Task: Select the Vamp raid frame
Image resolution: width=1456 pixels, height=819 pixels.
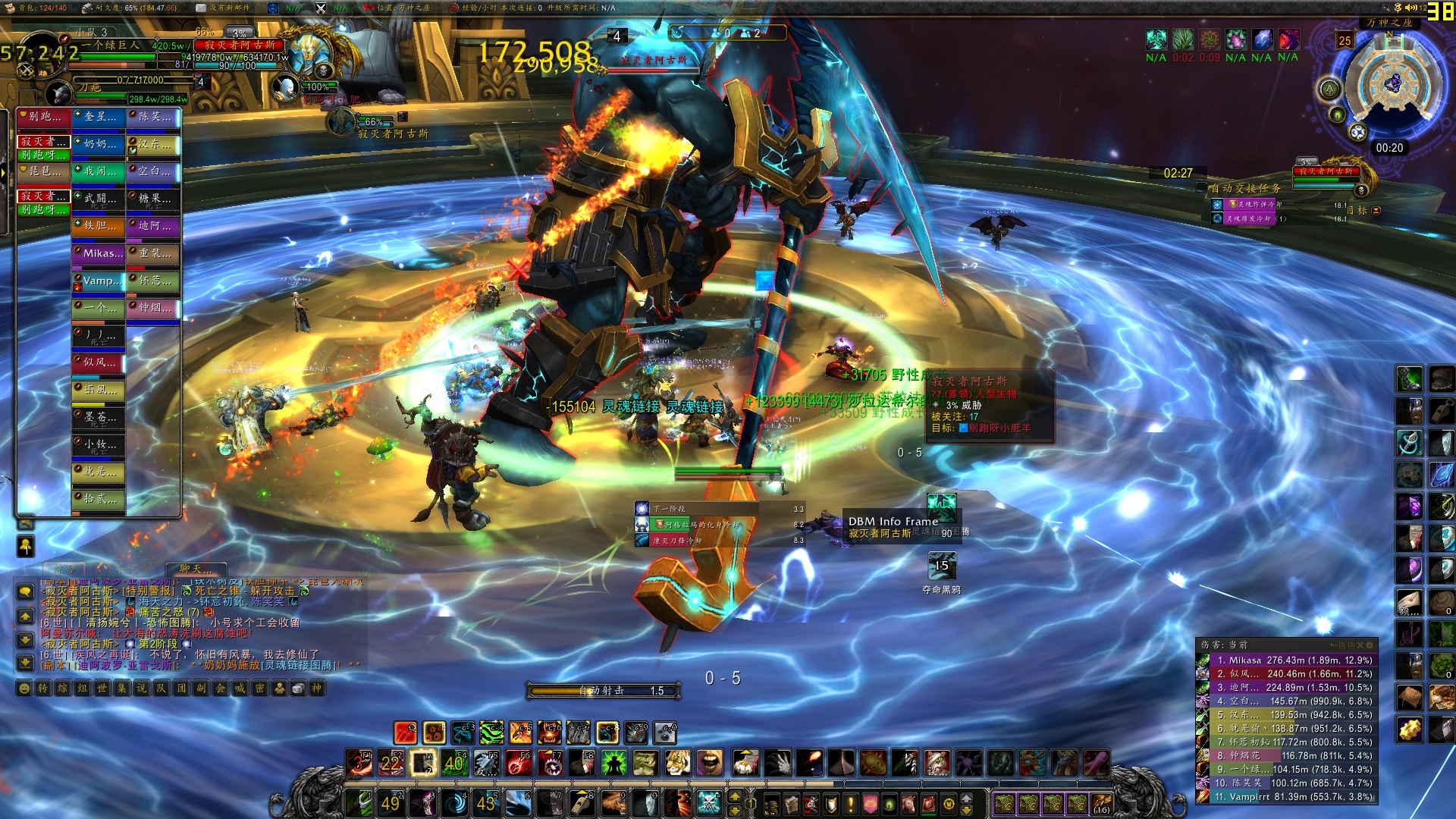Action: (x=98, y=281)
